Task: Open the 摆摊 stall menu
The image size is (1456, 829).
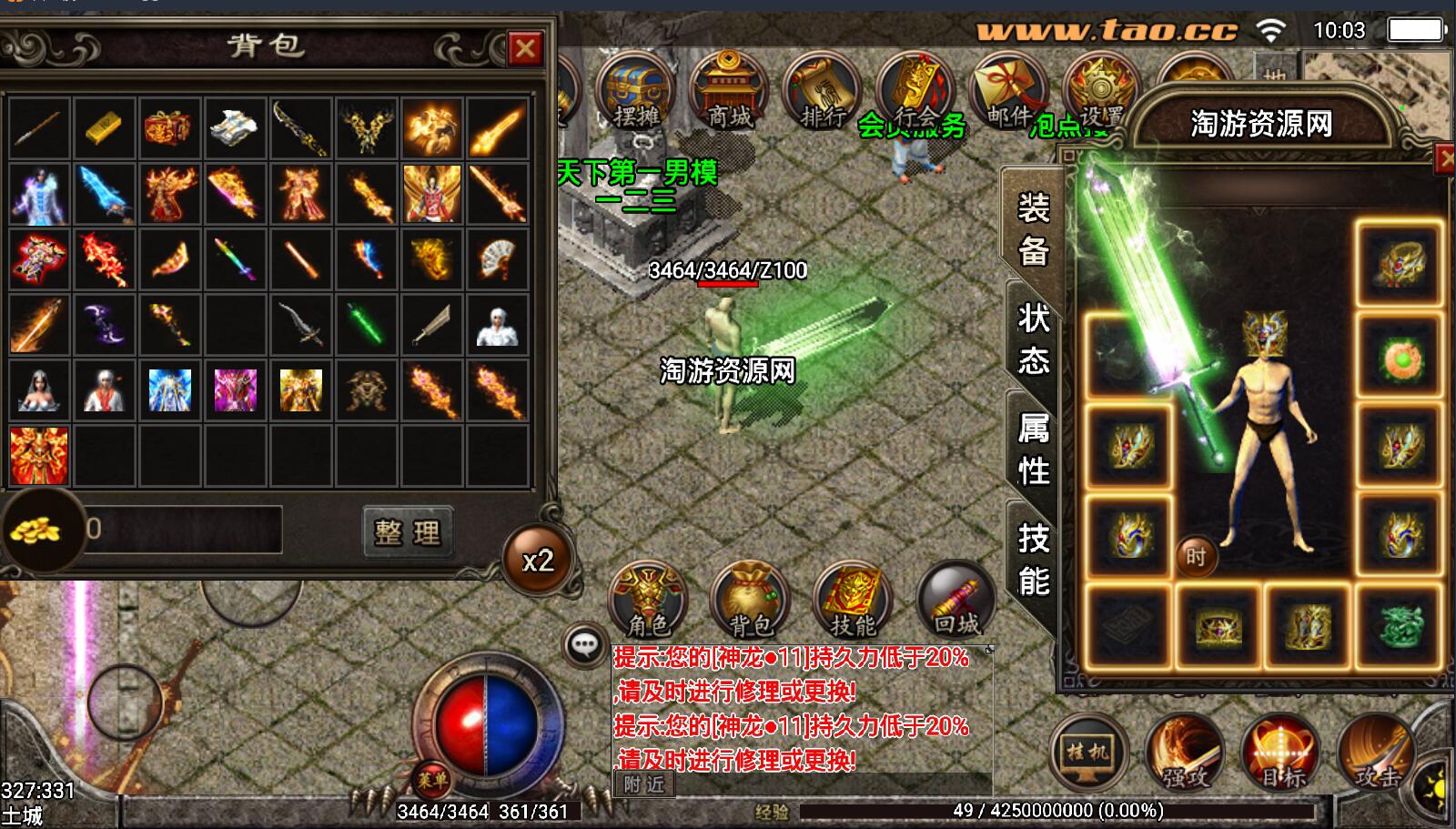Action: tap(636, 92)
